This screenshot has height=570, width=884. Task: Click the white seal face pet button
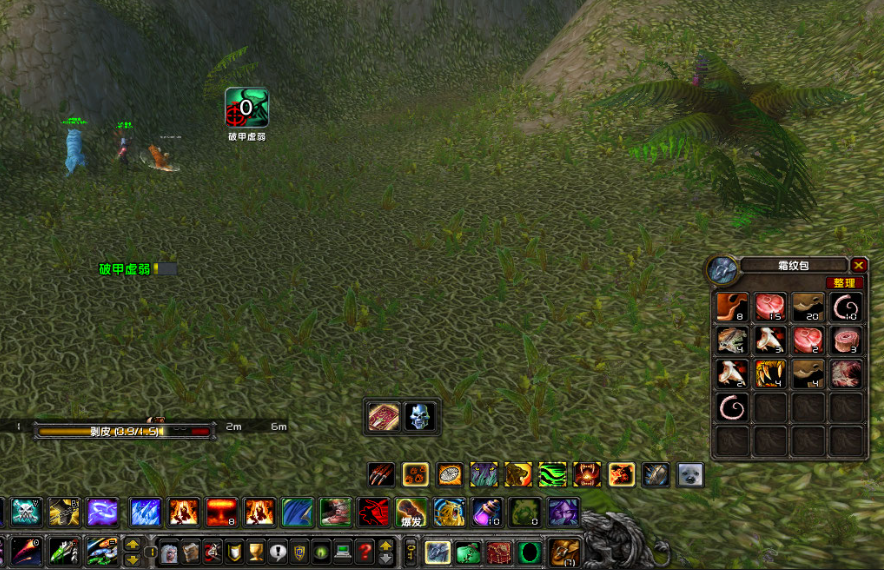[x=690, y=474]
